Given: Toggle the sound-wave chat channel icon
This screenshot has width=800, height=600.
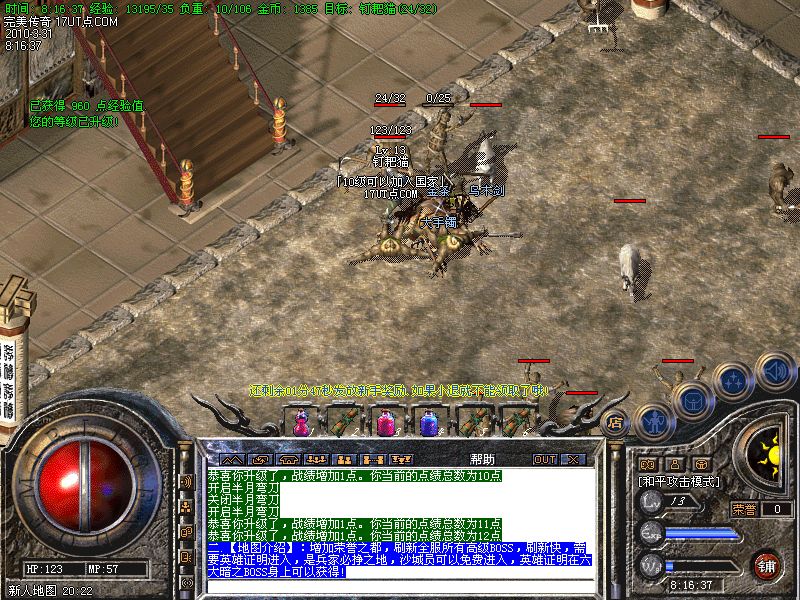Looking at the screenshot, I should 186,481.
